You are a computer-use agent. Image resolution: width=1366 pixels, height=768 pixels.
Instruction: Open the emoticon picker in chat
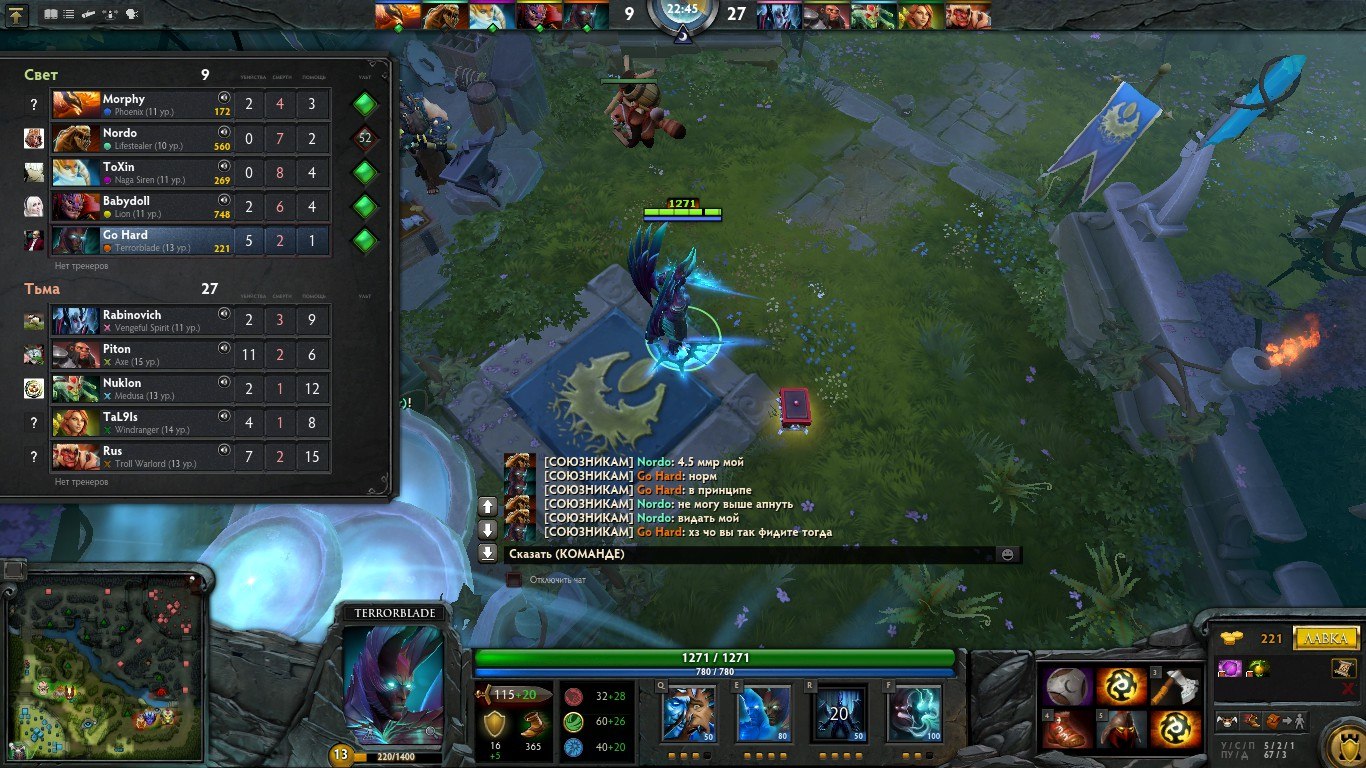tap(1007, 554)
